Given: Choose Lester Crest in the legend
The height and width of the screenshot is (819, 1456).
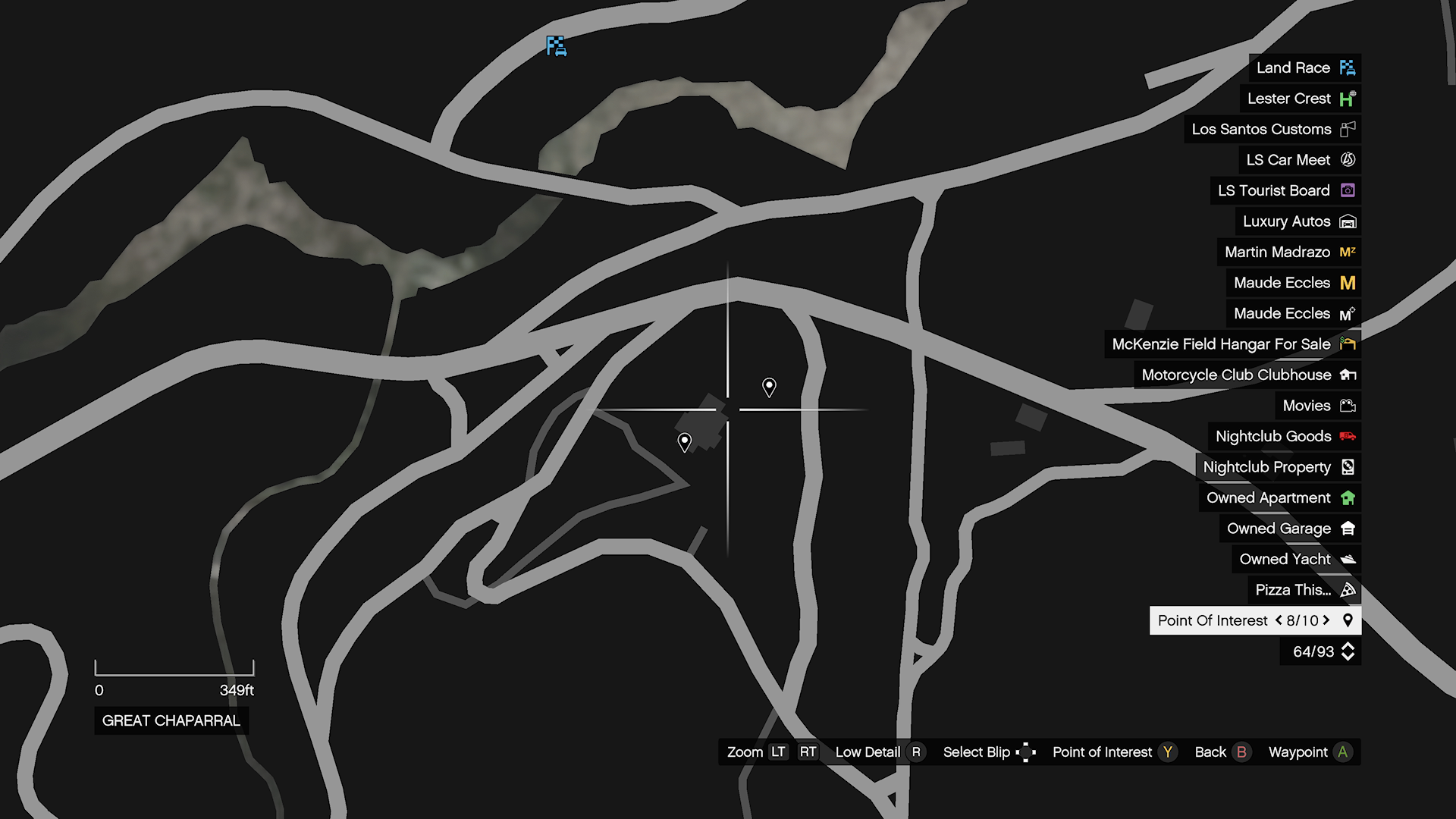Looking at the screenshot, I should [x=1300, y=99].
